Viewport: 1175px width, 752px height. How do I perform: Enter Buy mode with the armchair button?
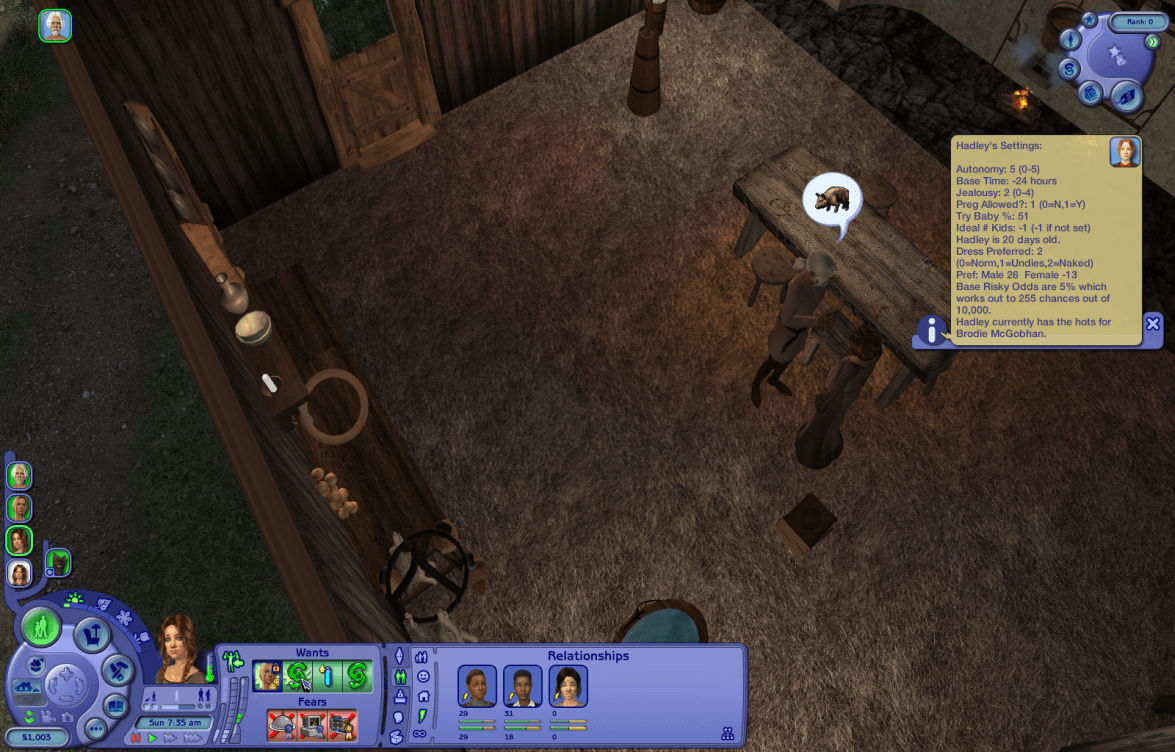91,633
